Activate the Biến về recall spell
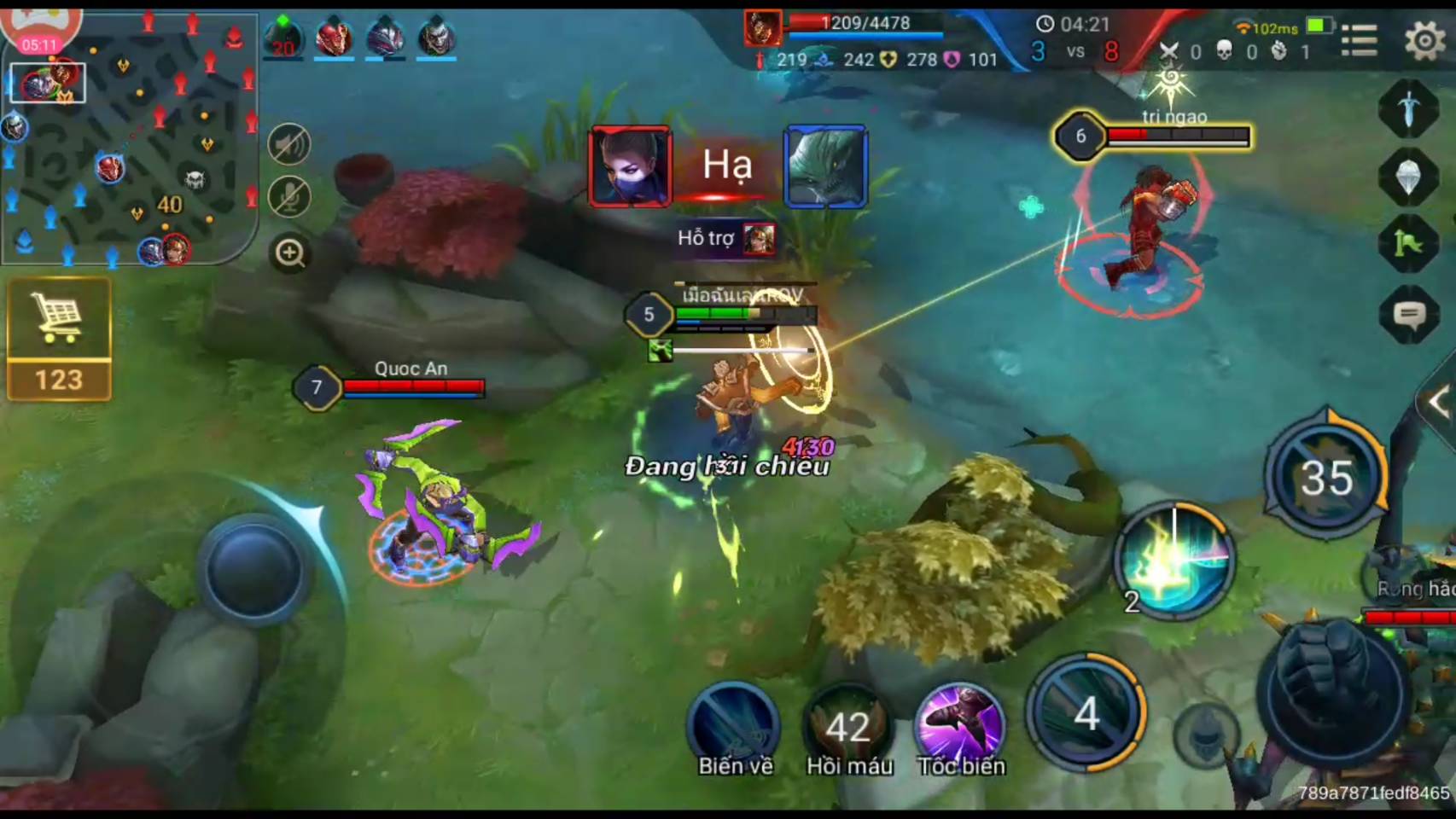 734,725
